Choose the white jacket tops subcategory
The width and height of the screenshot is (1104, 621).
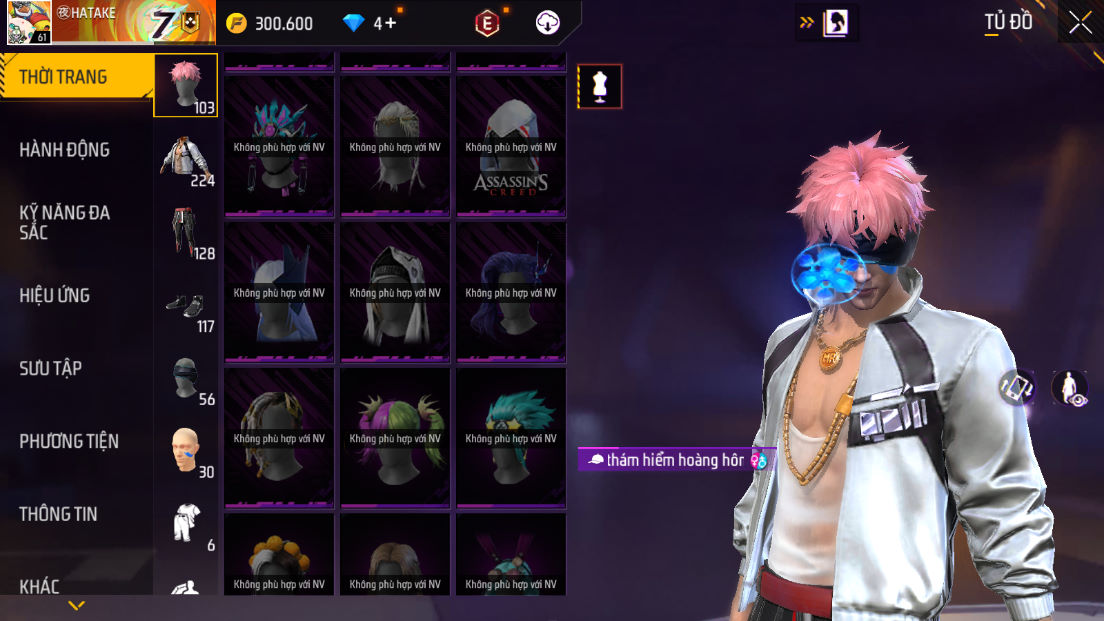click(x=186, y=158)
